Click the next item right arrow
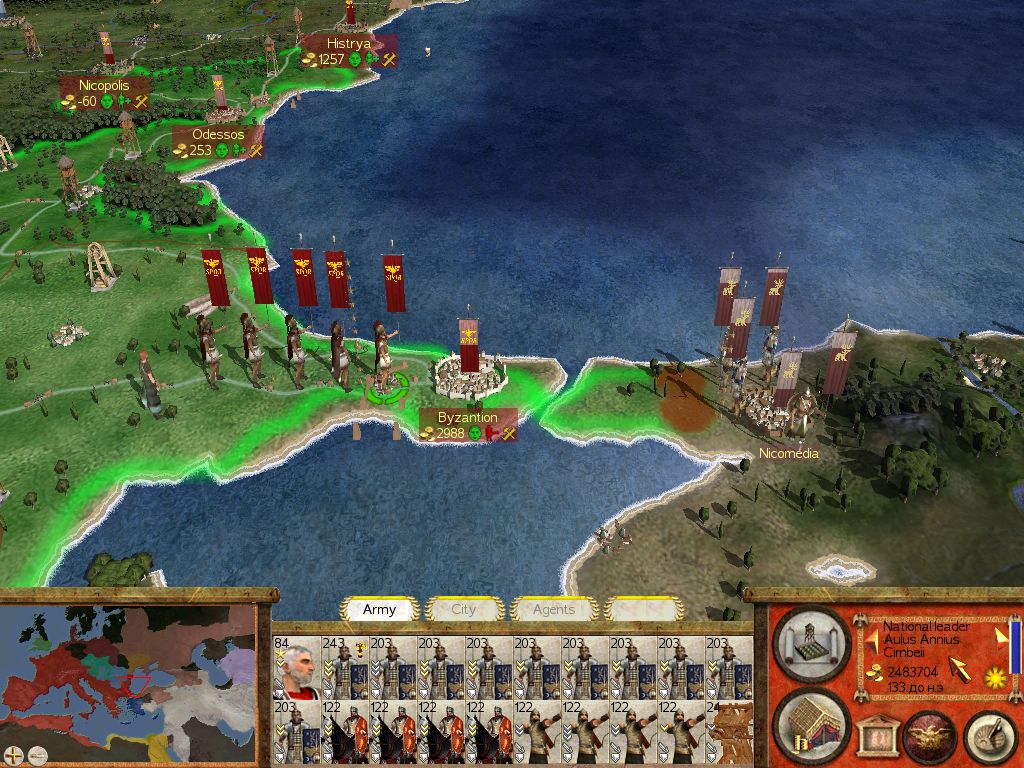 point(1001,636)
